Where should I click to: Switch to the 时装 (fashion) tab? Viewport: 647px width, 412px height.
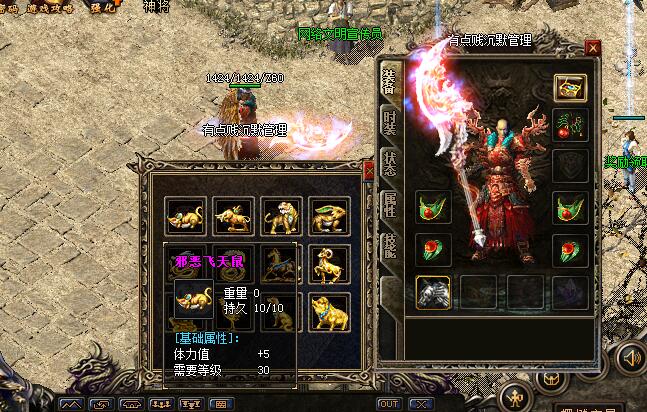pos(390,121)
